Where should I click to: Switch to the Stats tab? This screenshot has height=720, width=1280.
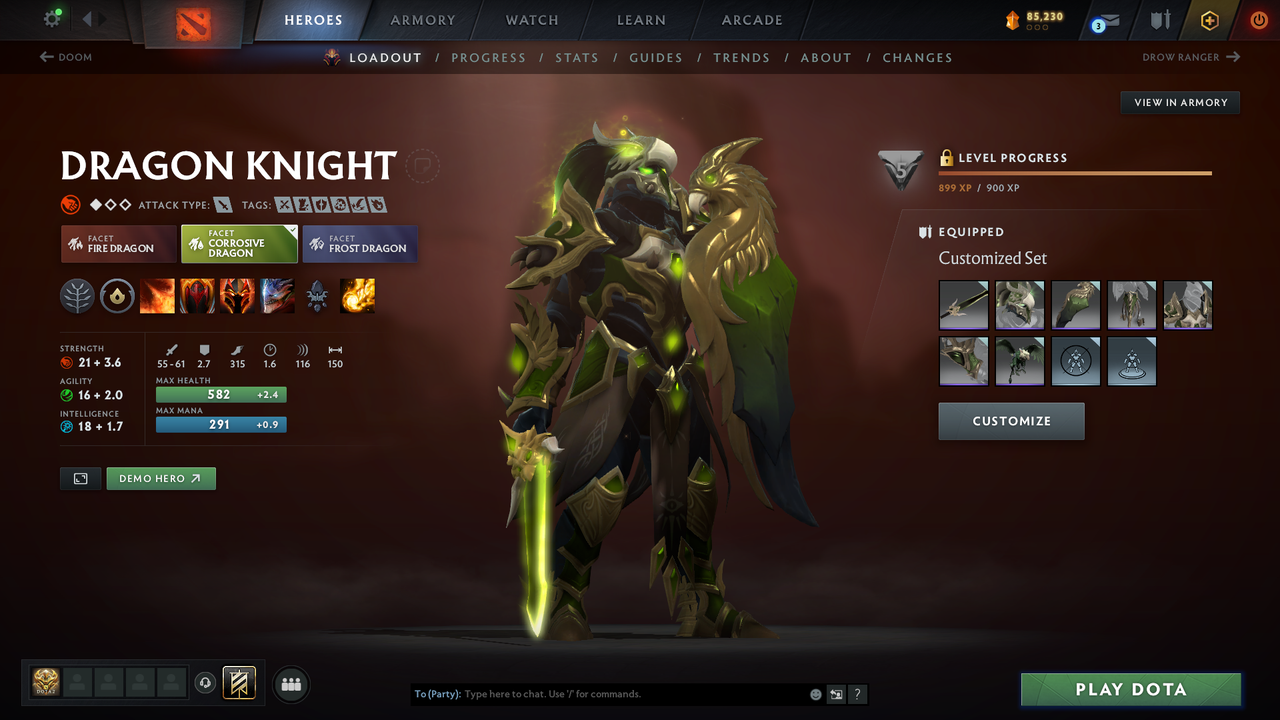point(577,57)
